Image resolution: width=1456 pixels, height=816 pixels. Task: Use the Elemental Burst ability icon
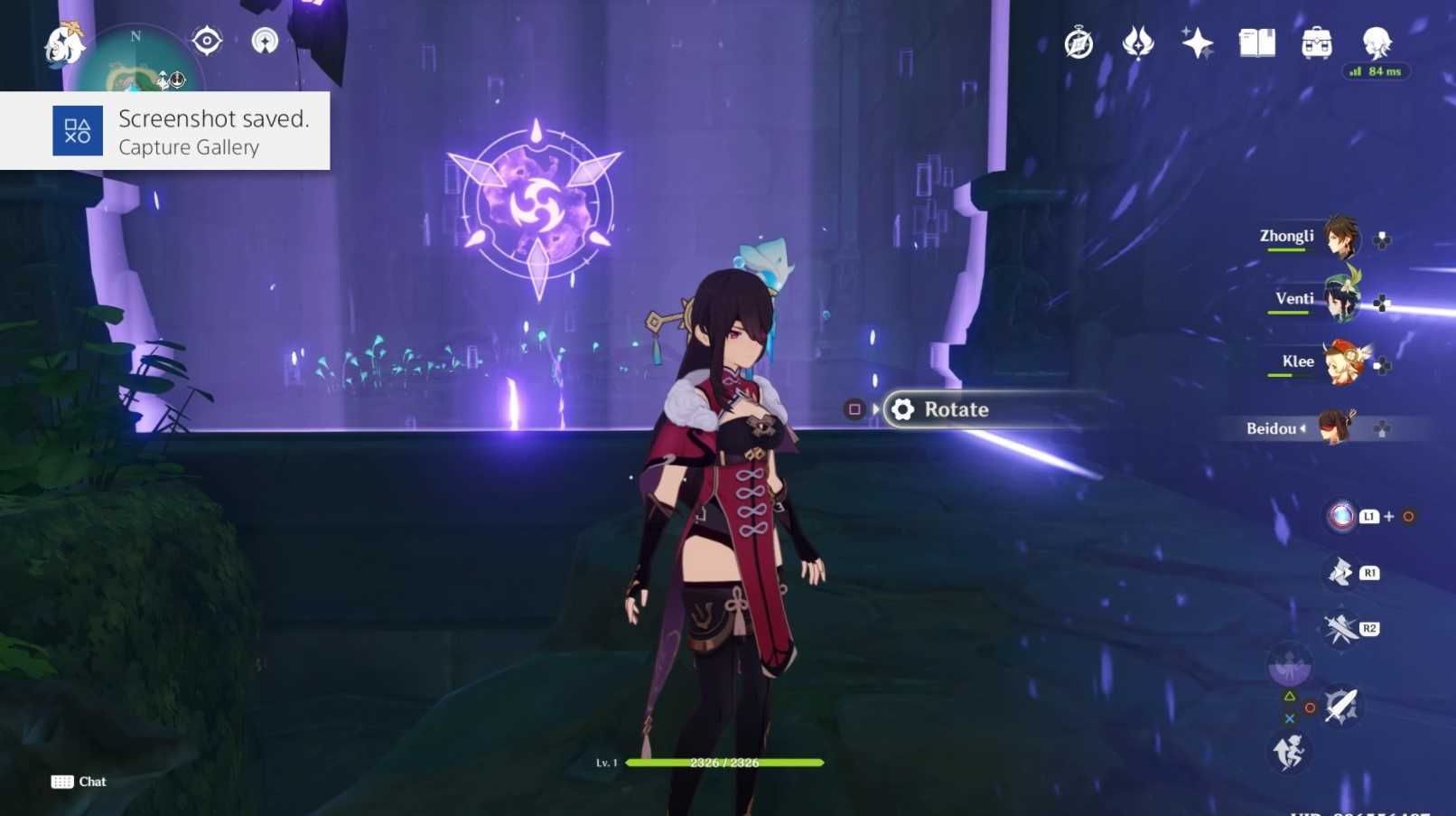1341,516
